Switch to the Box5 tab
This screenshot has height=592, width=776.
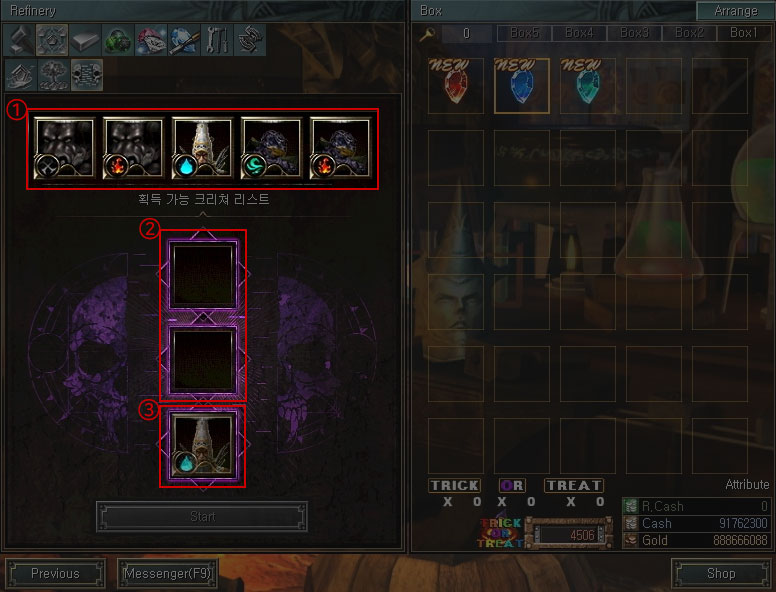tap(523, 33)
